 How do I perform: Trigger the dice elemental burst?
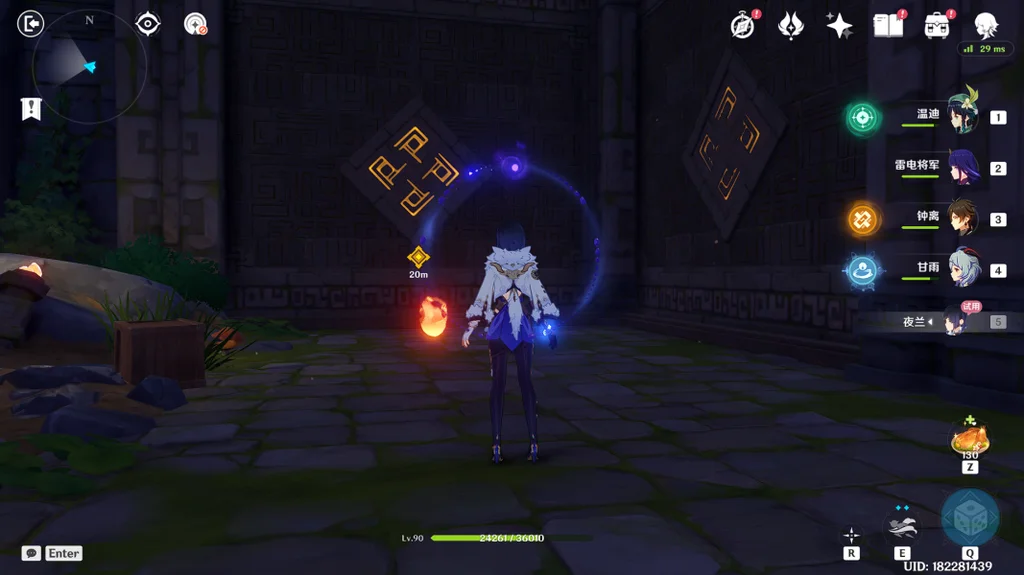point(970,517)
